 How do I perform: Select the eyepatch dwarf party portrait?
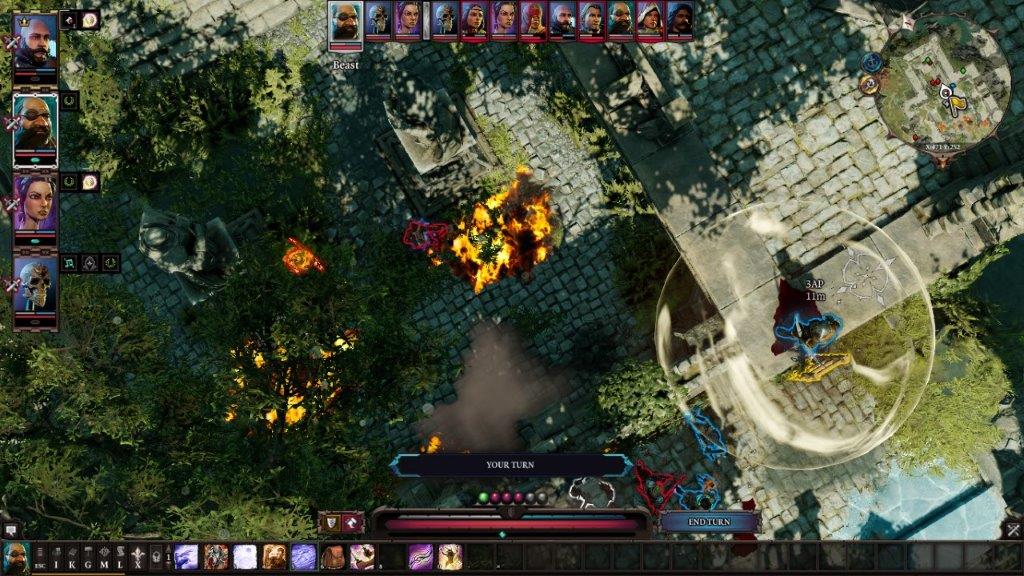(x=35, y=127)
